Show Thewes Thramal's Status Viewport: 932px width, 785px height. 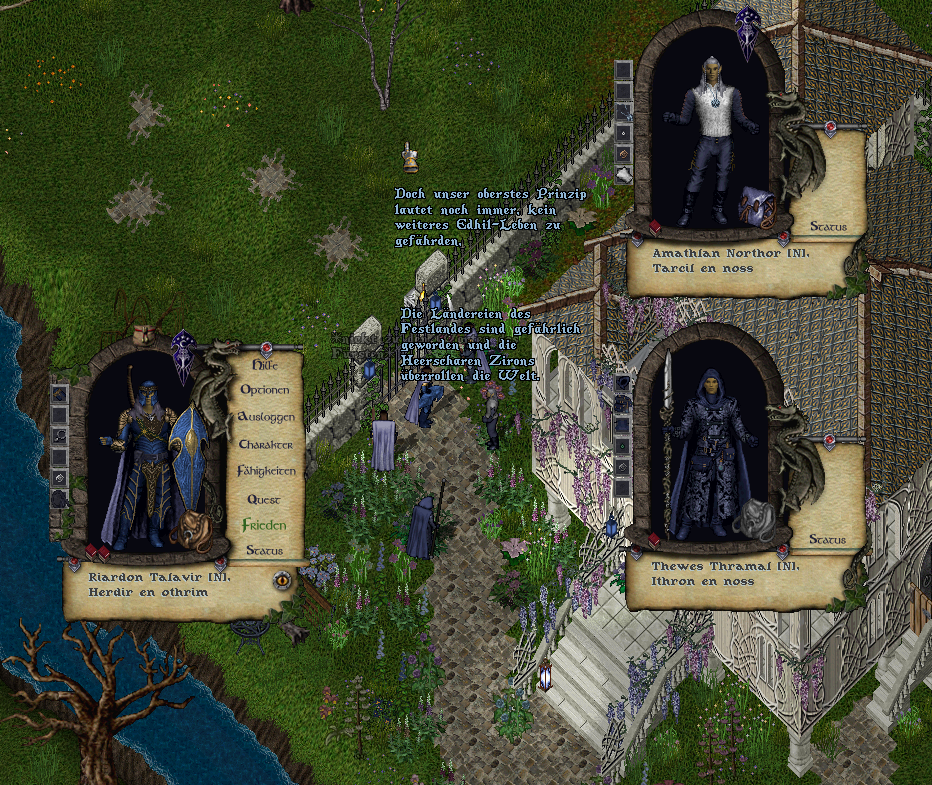(x=828, y=540)
